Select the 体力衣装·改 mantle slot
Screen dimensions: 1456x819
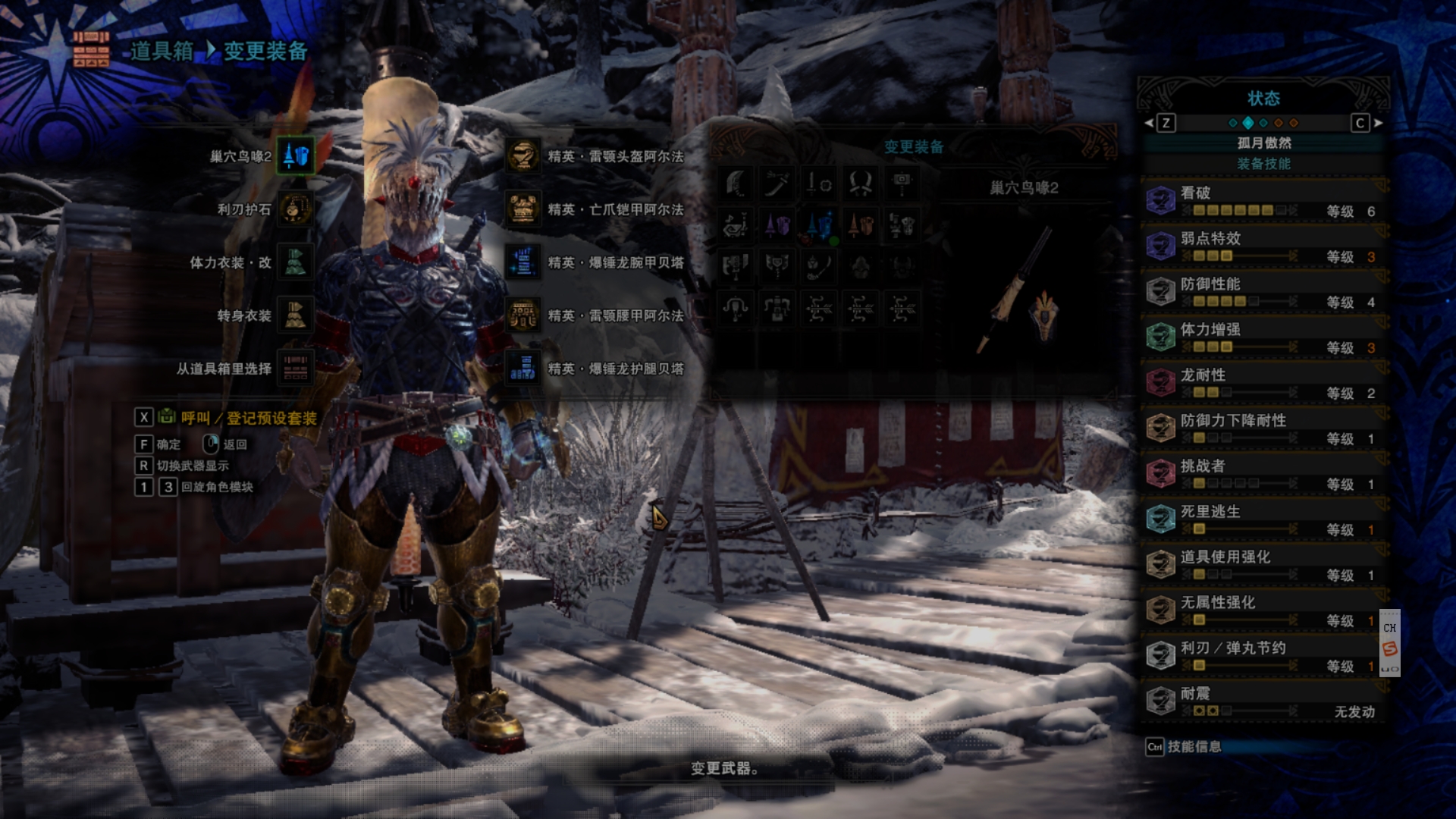point(295,262)
